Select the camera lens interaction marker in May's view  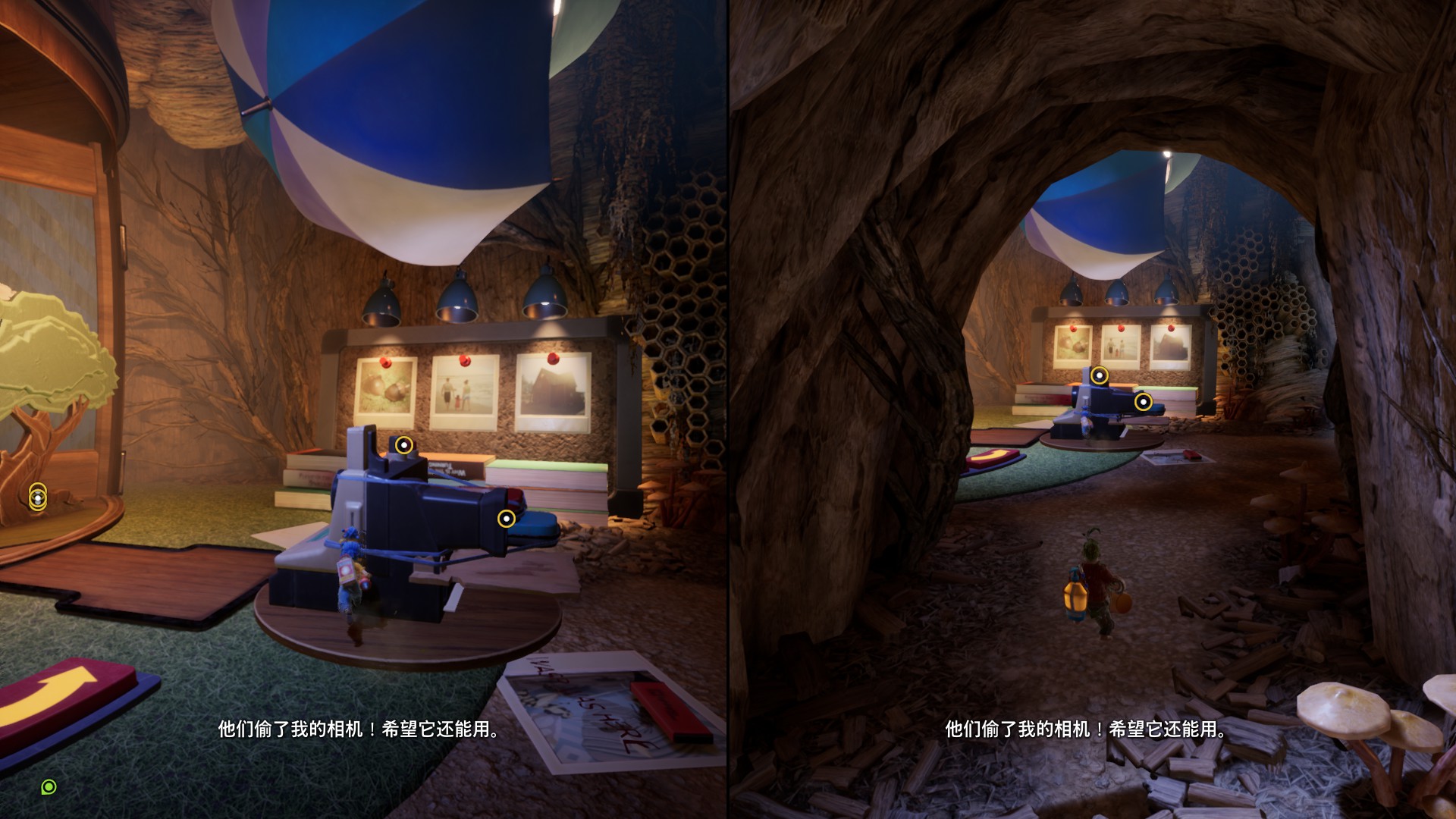(506, 519)
